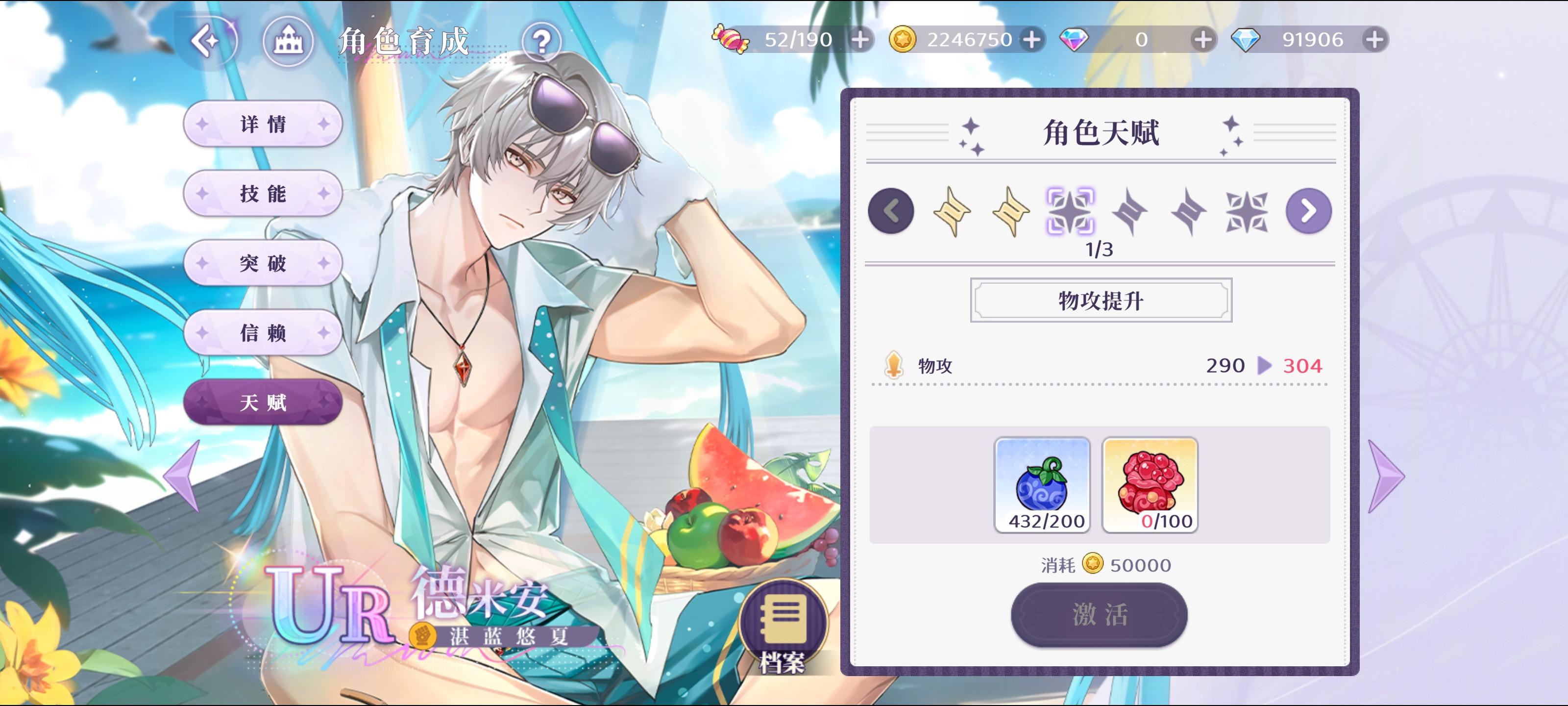Click the blue fruit material icon showing 432/200
The image size is (1568, 706).
(x=1042, y=484)
